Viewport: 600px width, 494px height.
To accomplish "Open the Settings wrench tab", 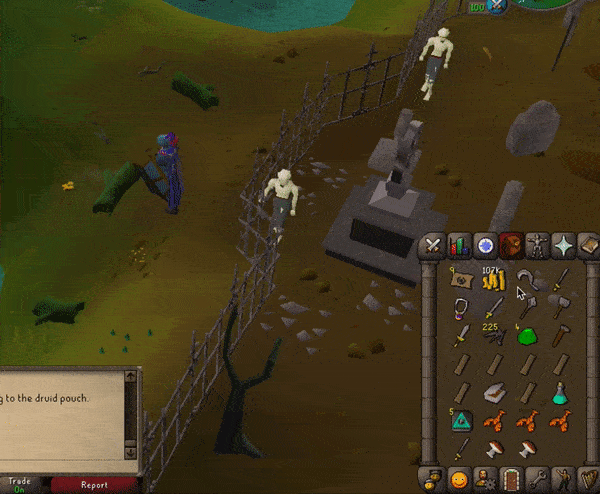I will pos(537,479).
